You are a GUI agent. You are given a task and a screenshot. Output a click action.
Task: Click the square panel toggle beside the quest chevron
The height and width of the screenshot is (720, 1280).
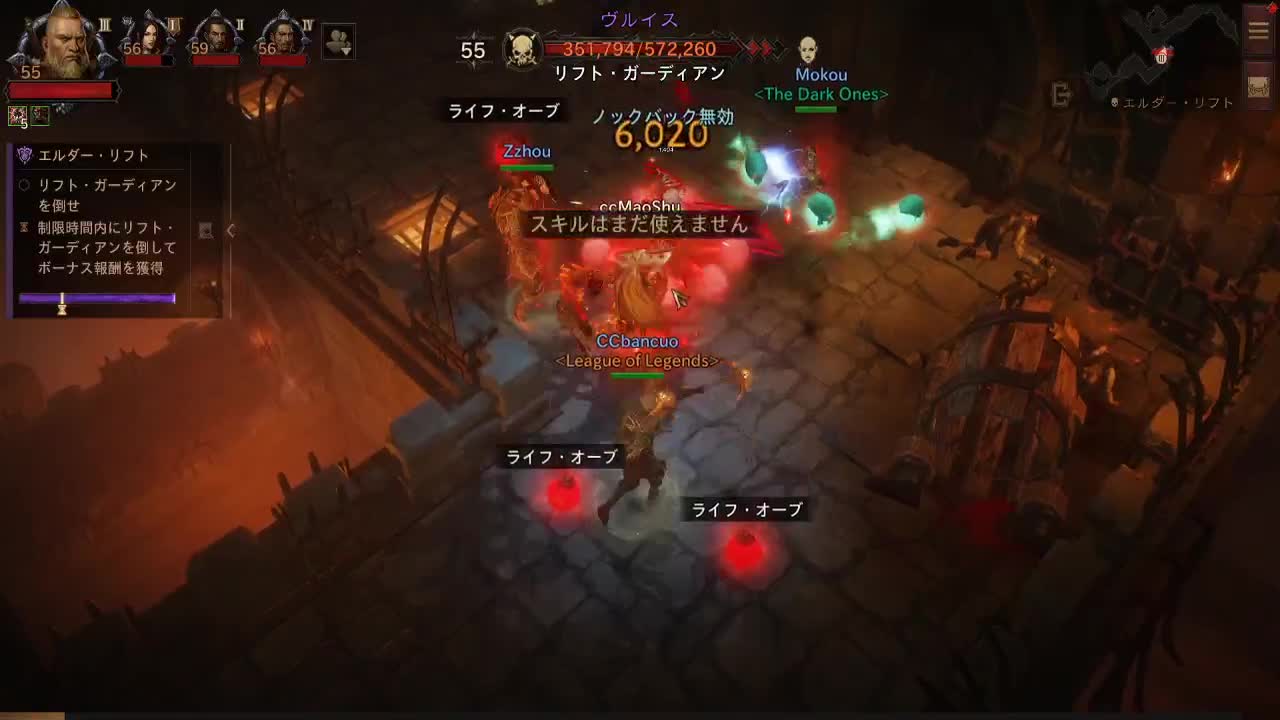click(206, 232)
